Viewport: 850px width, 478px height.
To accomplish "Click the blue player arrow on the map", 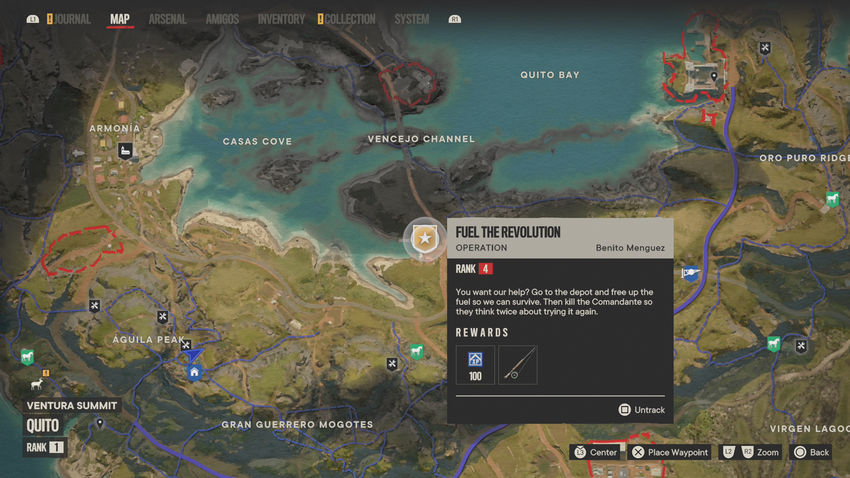I will pyautogui.click(x=193, y=354).
